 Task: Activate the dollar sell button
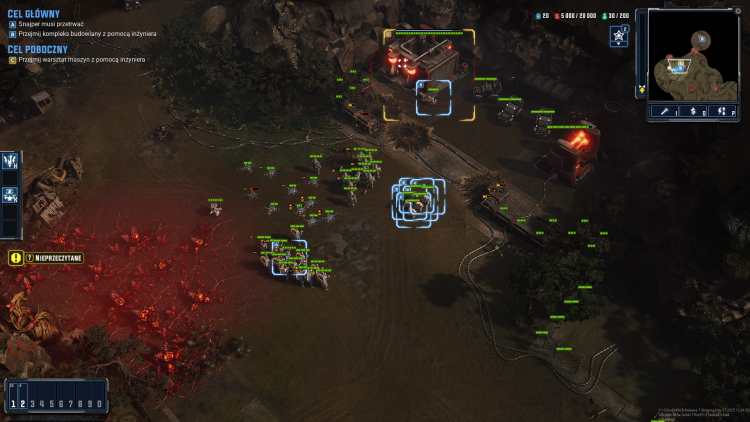click(x=694, y=111)
